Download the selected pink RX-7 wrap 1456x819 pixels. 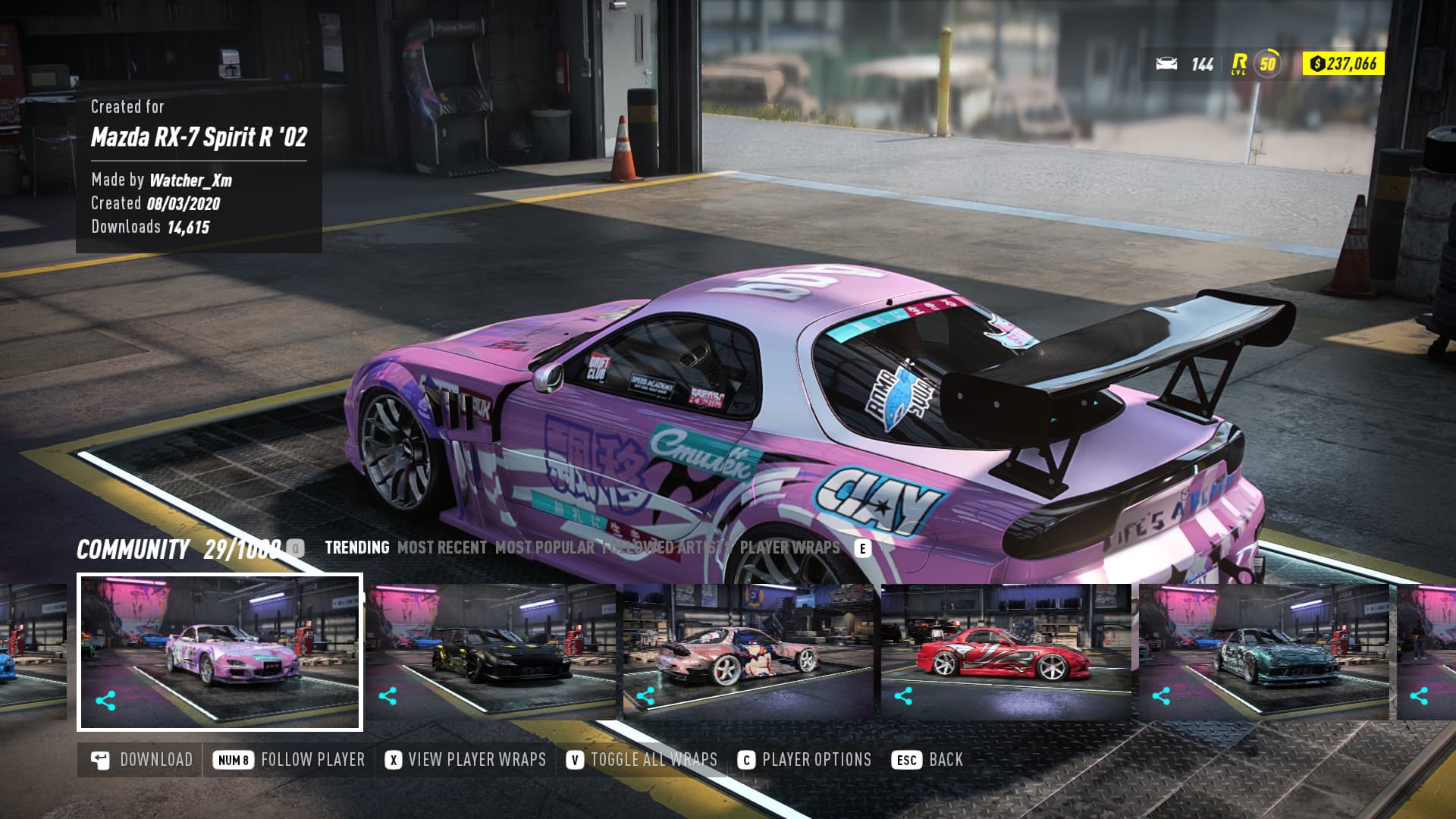142,760
